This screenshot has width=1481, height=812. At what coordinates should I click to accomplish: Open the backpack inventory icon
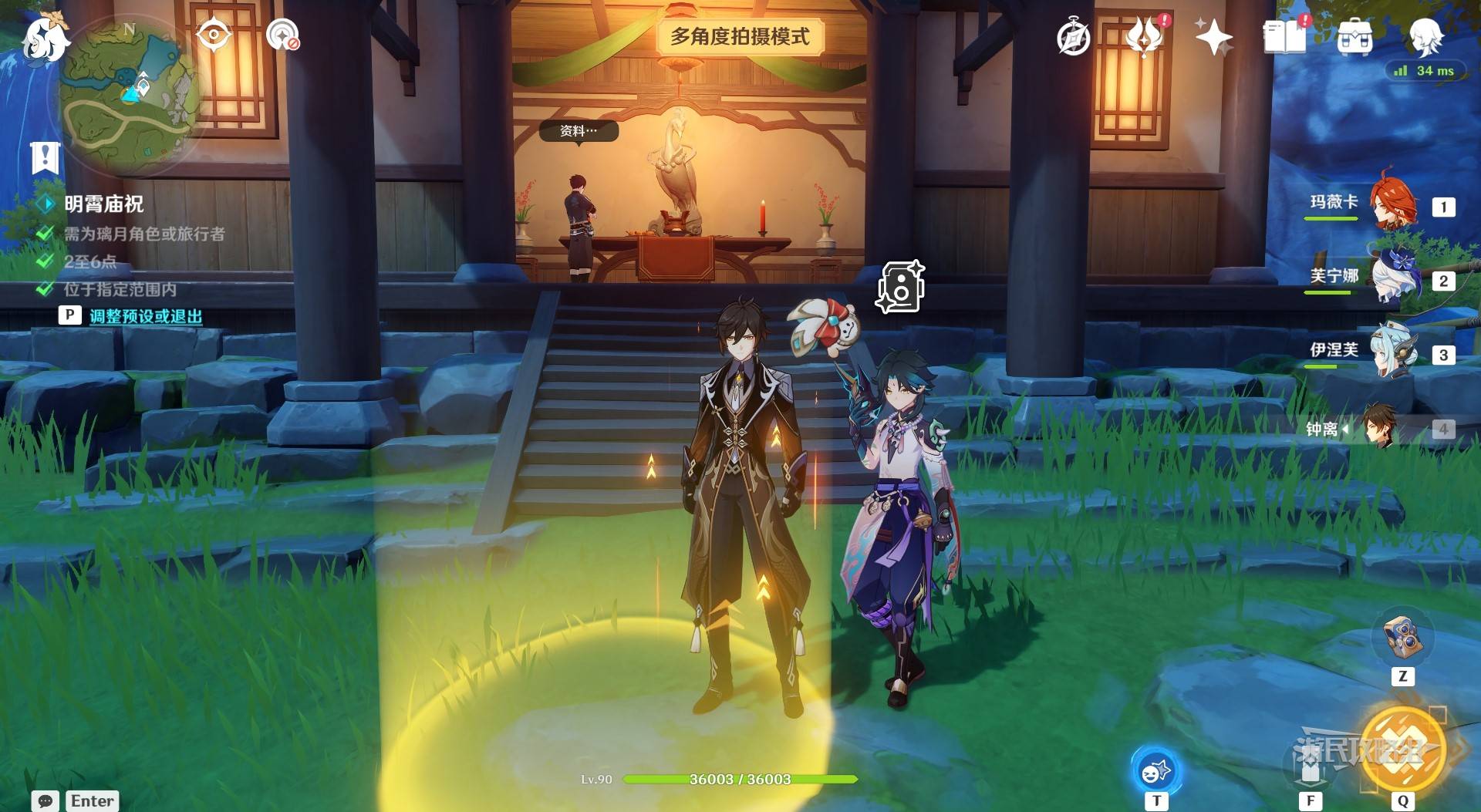click(x=1354, y=37)
